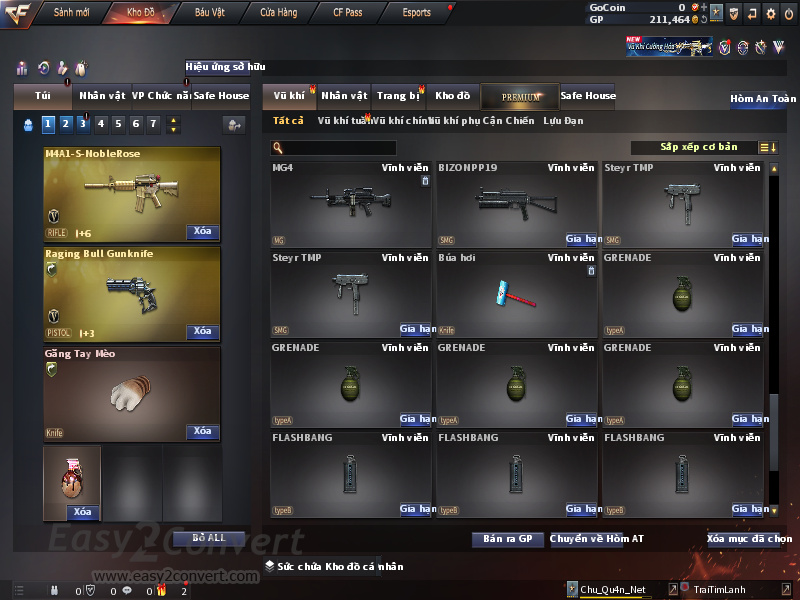Open the Sảnh mới lobby tab
This screenshot has height=600, width=800.
point(71,13)
